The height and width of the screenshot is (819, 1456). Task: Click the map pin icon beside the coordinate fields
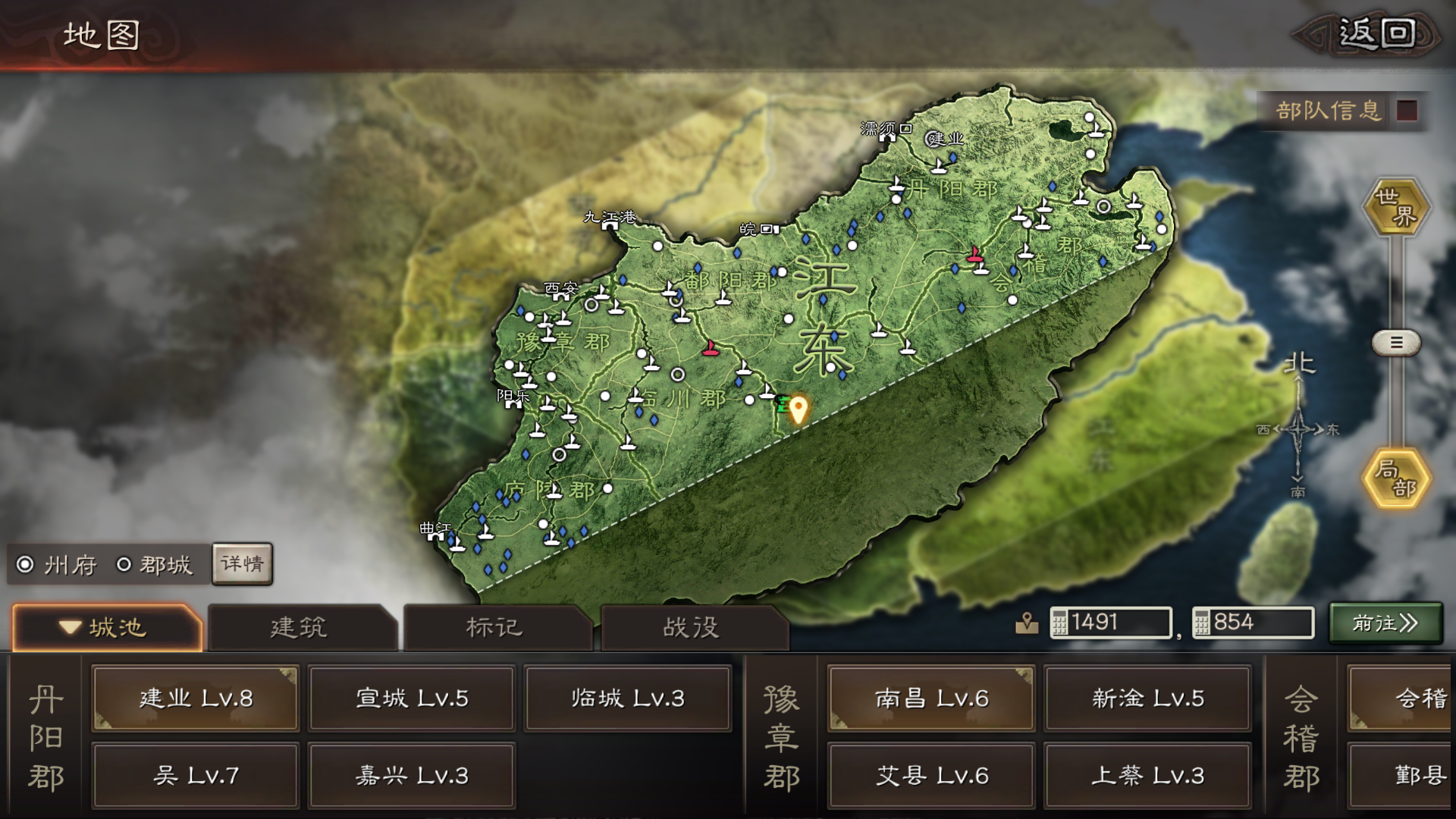(1028, 623)
